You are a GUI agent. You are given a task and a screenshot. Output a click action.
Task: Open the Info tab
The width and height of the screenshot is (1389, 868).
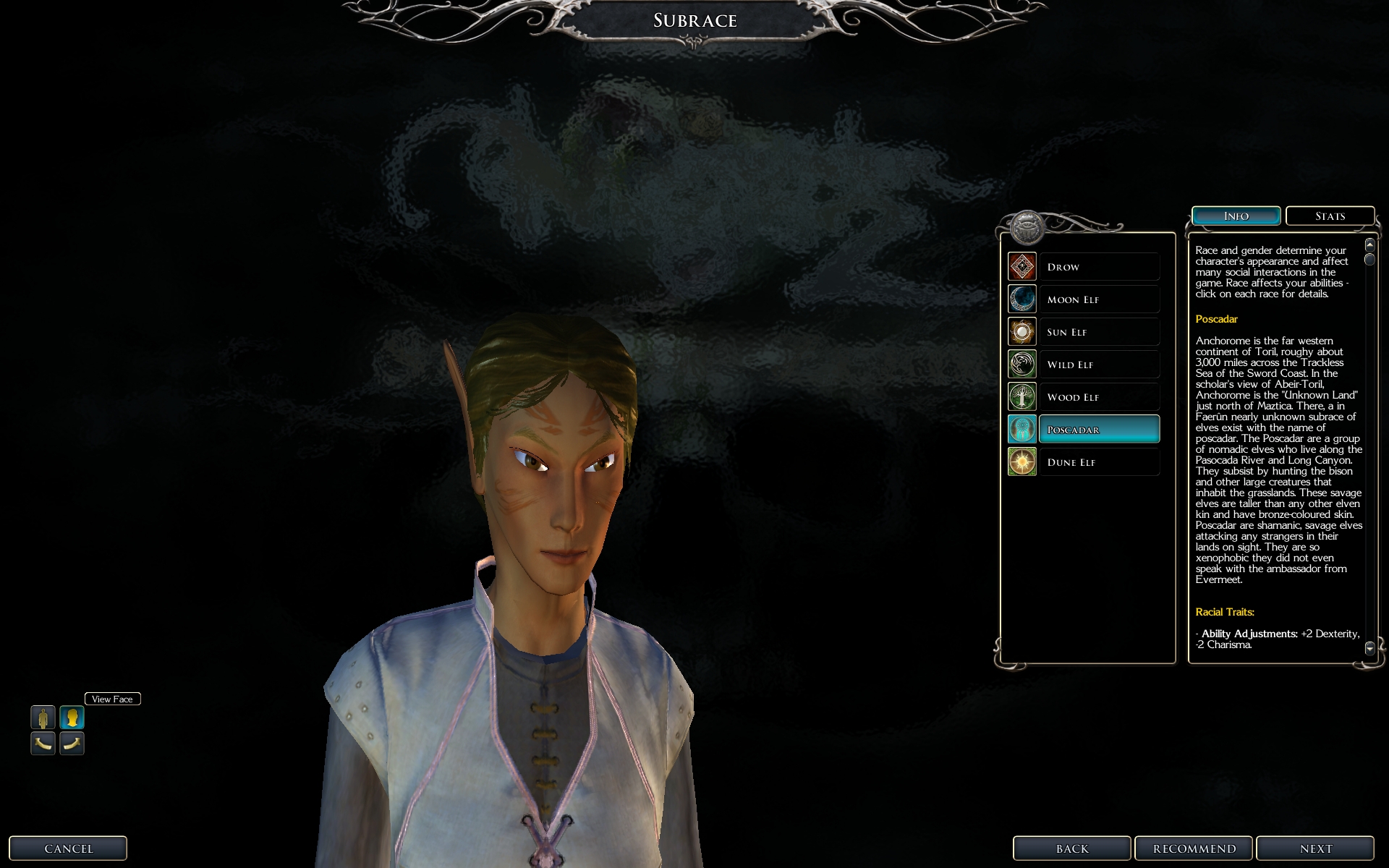(1236, 216)
